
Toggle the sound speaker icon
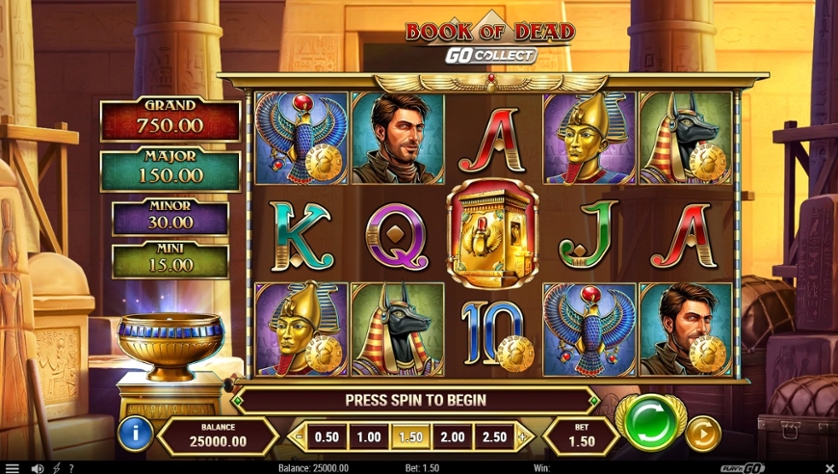click(x=37, y=468)
